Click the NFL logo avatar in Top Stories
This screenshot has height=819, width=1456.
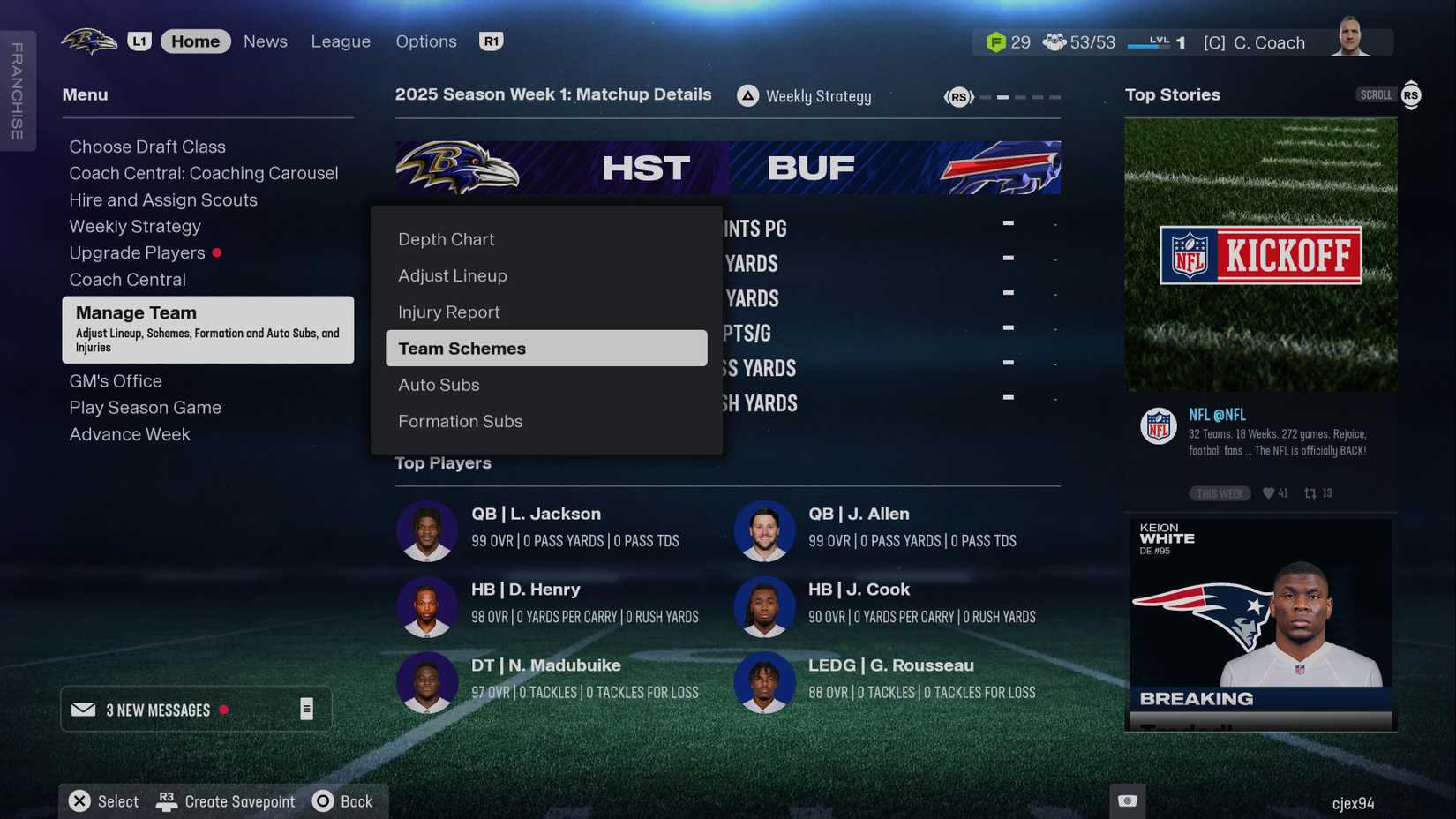[x=1158, y=425]
